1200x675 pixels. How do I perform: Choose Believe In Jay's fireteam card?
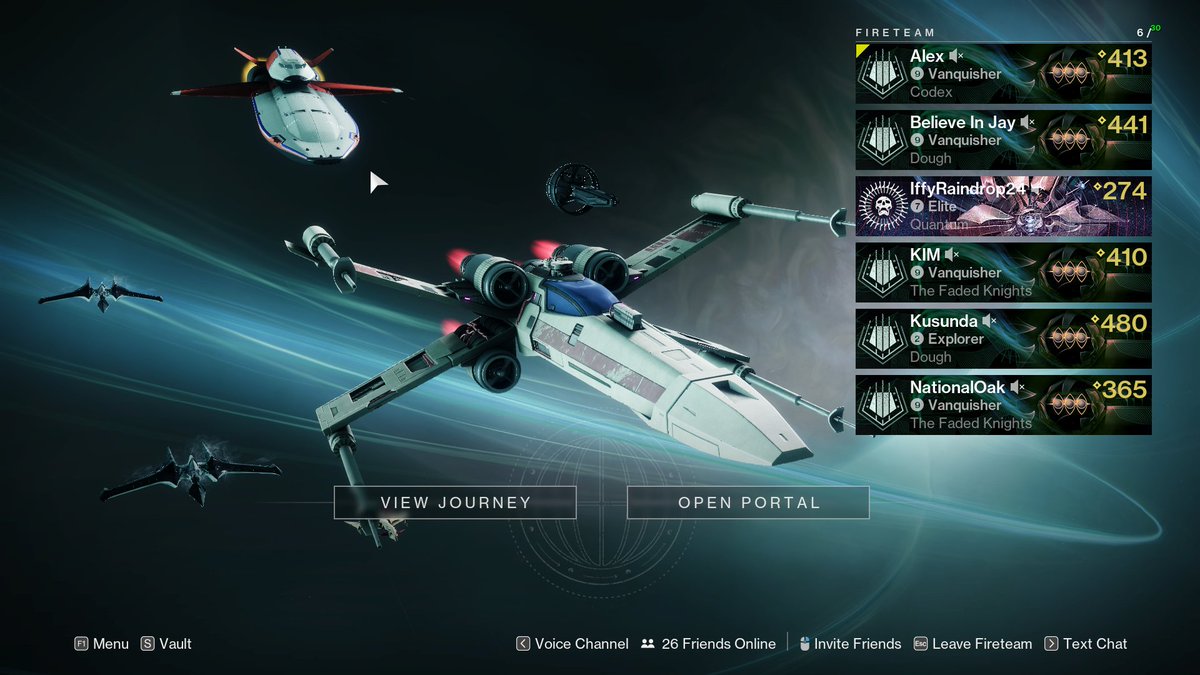[x=1003, y=140]
